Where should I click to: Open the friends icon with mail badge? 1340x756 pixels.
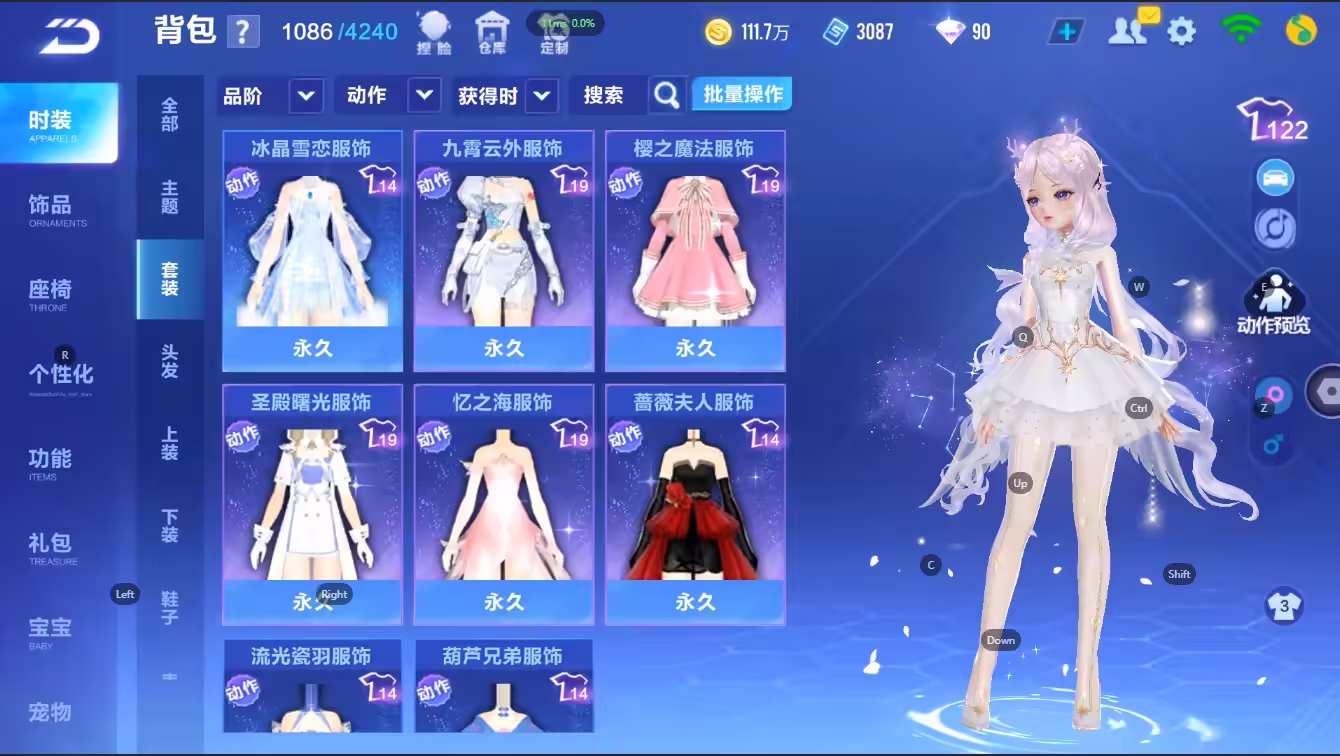coord(1129,29)
